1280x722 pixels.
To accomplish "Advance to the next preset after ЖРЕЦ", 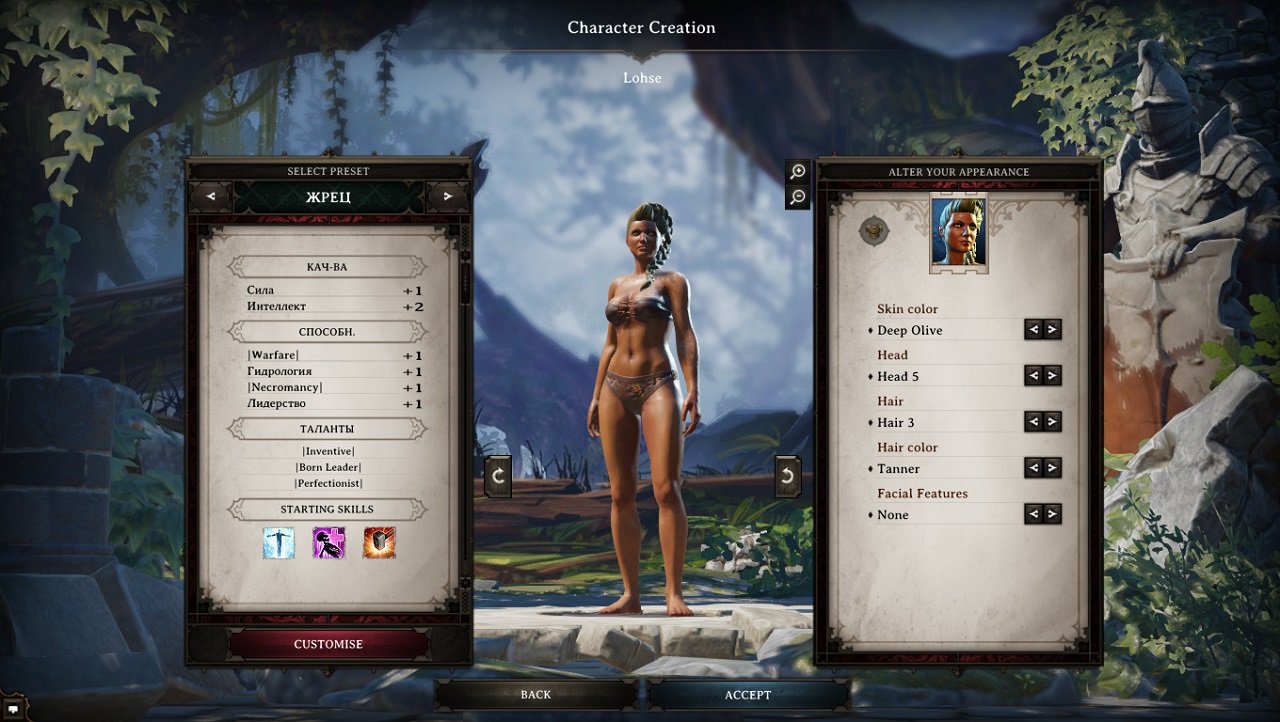I will coord(449,197).
